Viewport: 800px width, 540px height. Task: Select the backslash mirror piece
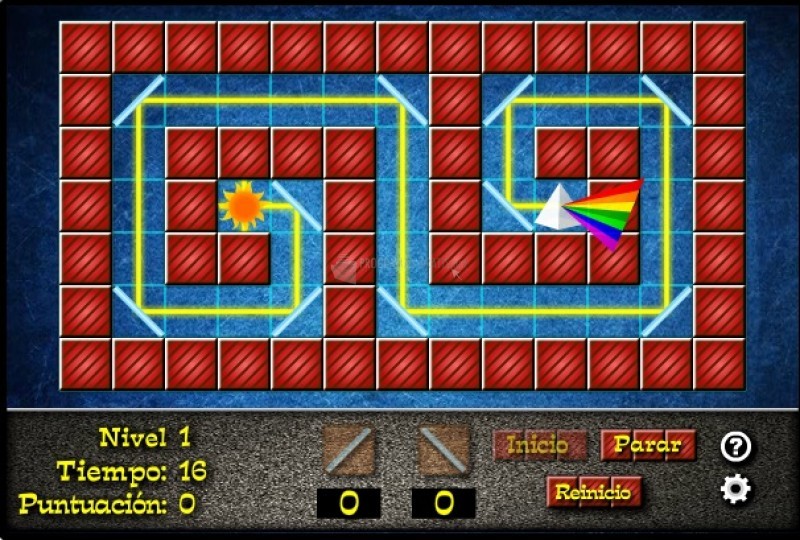(x=443, y=450)
